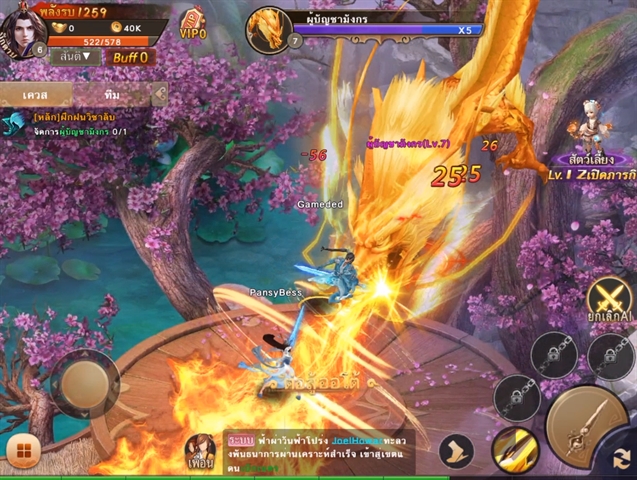Activate the golden slash skill
637x480 pixels.
point(515,450)
